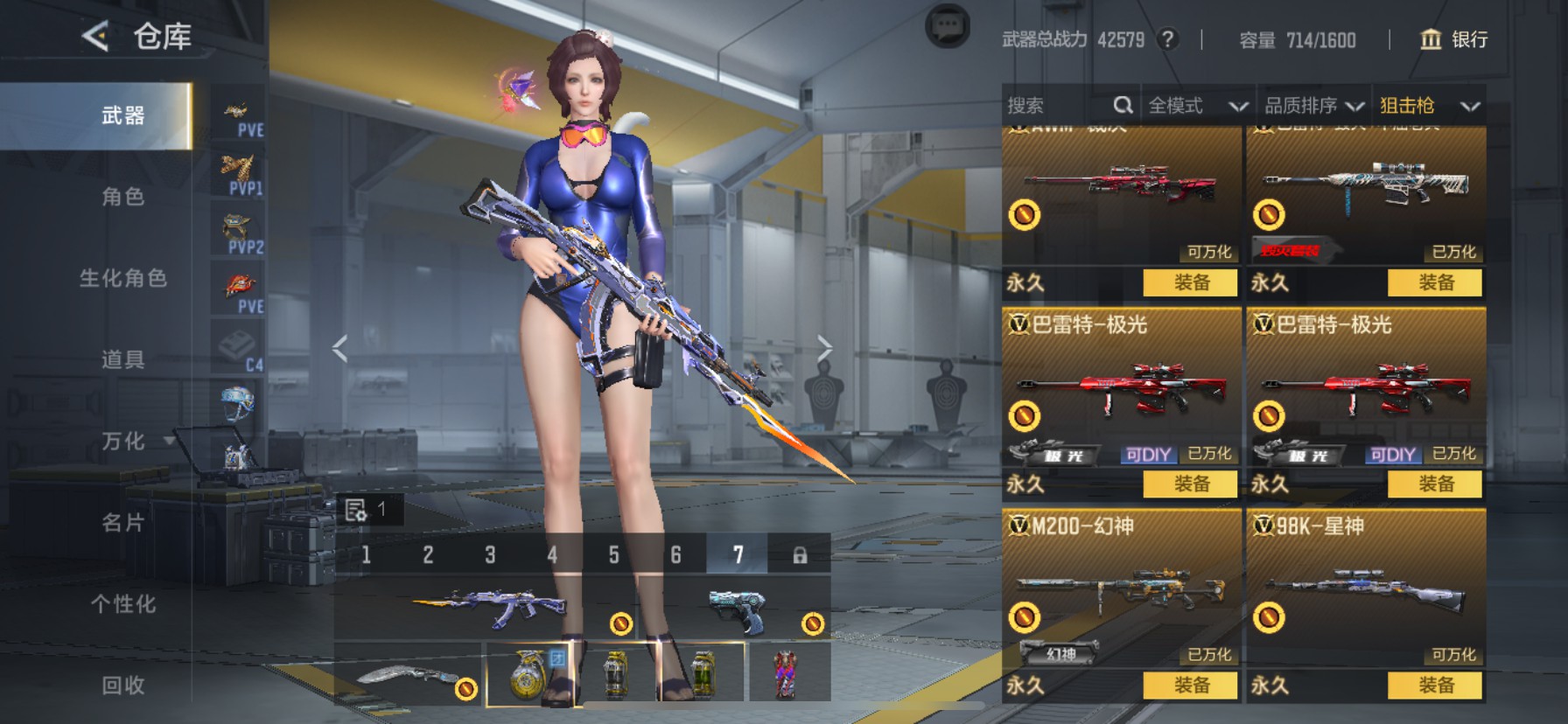Expand the 万化 tab
The image size is (1568, 724).
click(x=131, y=442)
